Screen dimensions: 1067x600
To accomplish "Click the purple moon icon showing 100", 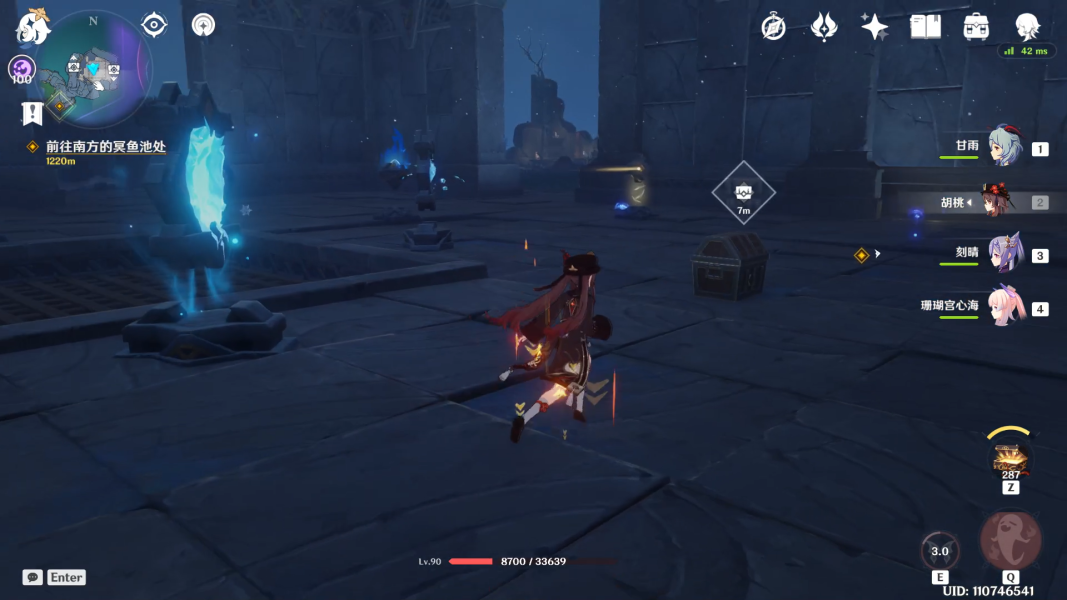I will pos(22,69).
